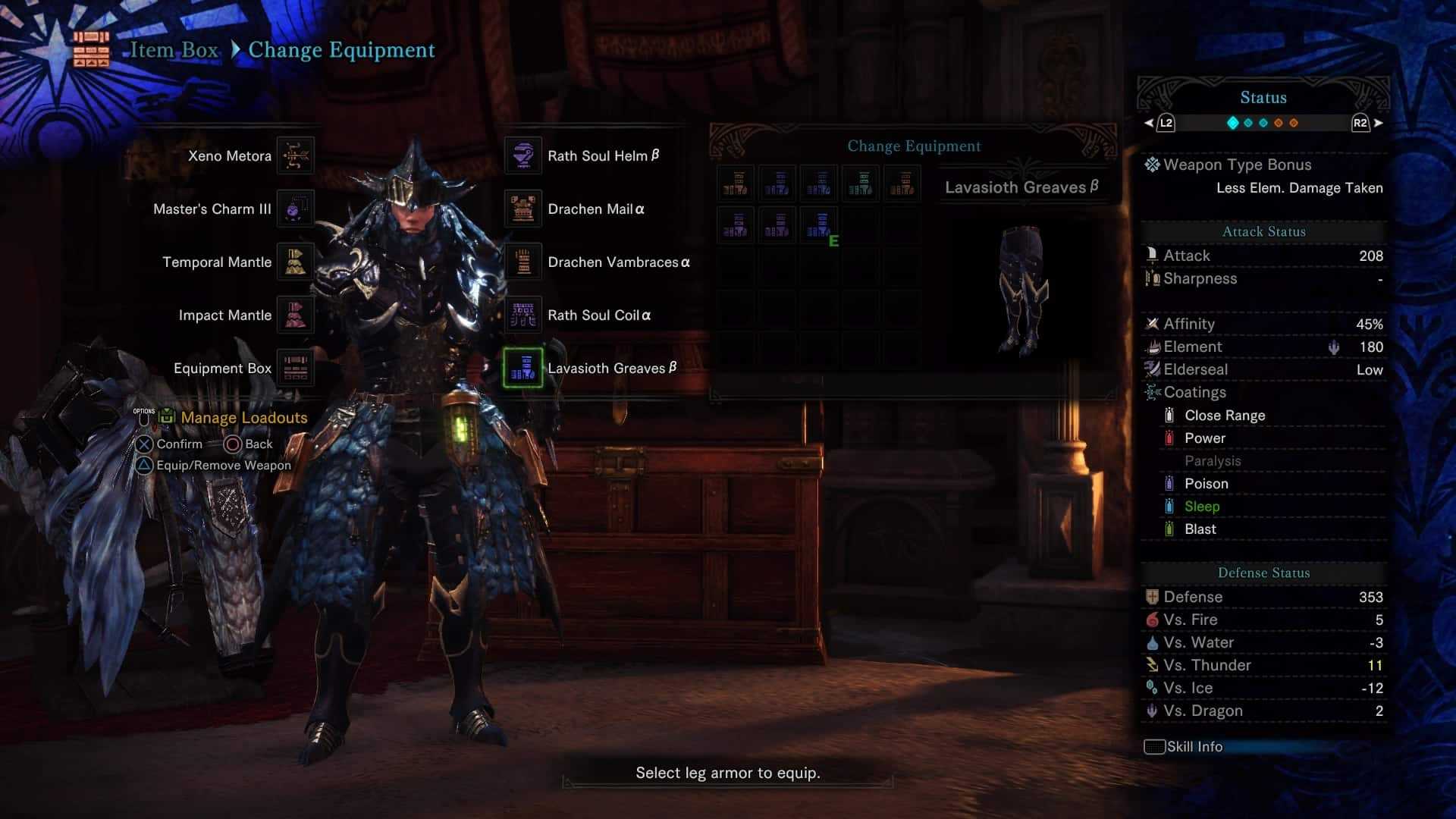The width and height of the screenshot is (1456, 819).
Task: Switch status page with the left arrow
Action: 1149,123
